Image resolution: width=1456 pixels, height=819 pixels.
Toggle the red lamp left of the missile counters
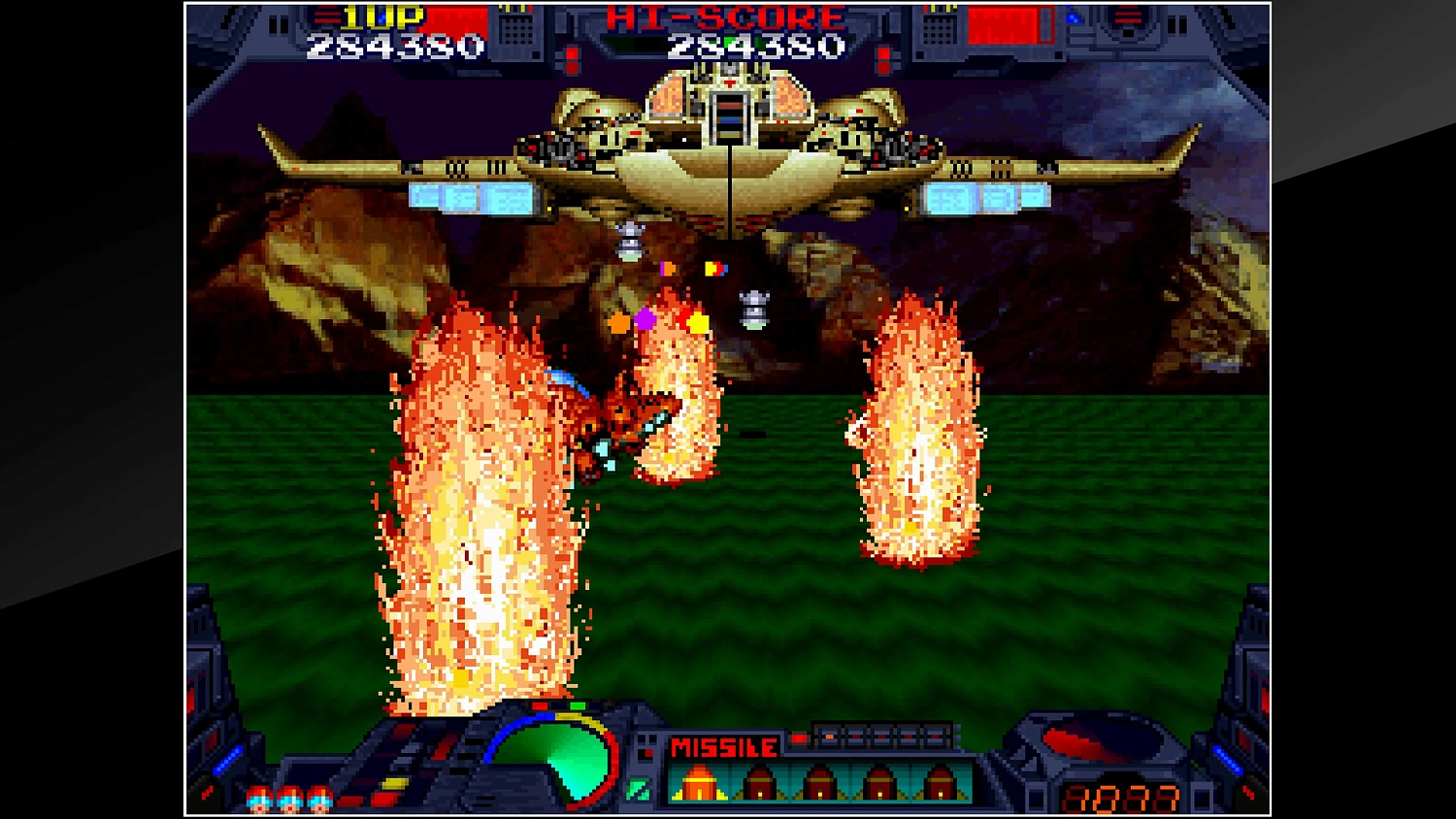click(799, 739)
